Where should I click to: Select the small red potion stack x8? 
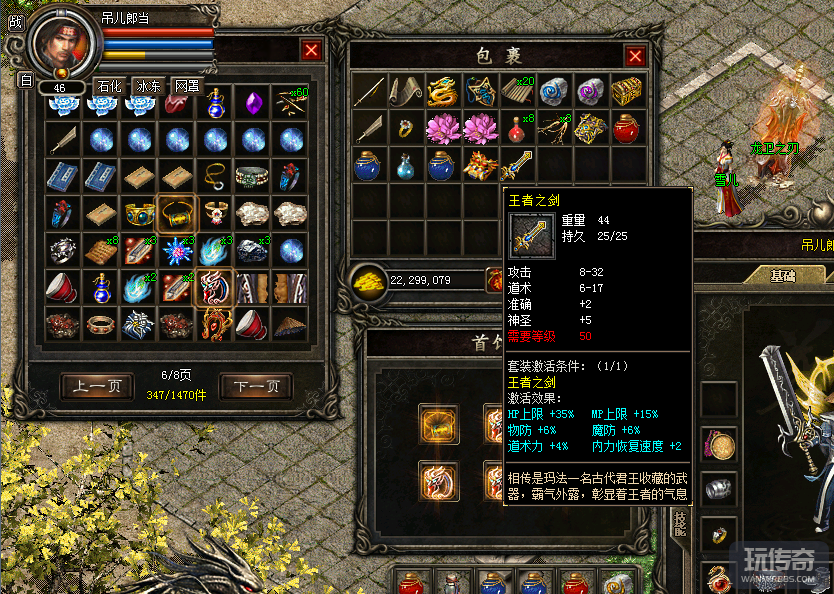(516, 128)
